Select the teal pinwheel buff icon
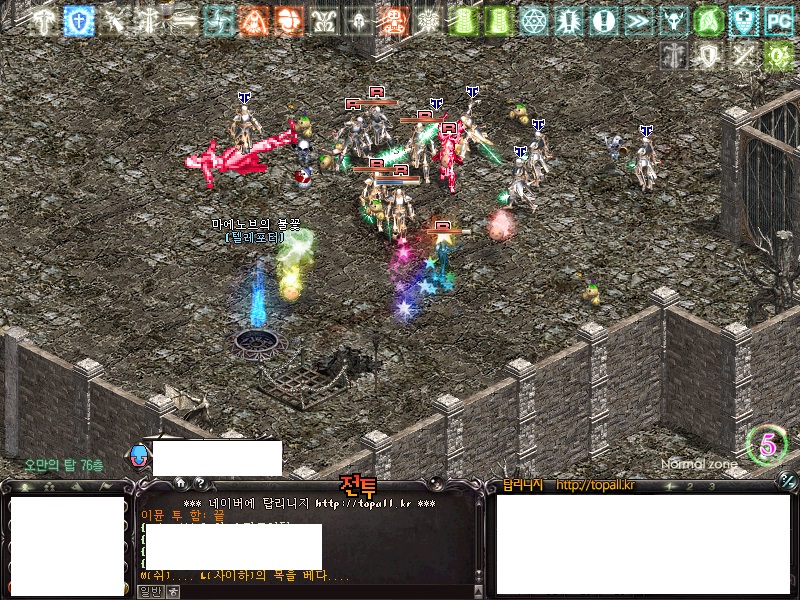Screen dimensions: 800x600 point(218,20)
